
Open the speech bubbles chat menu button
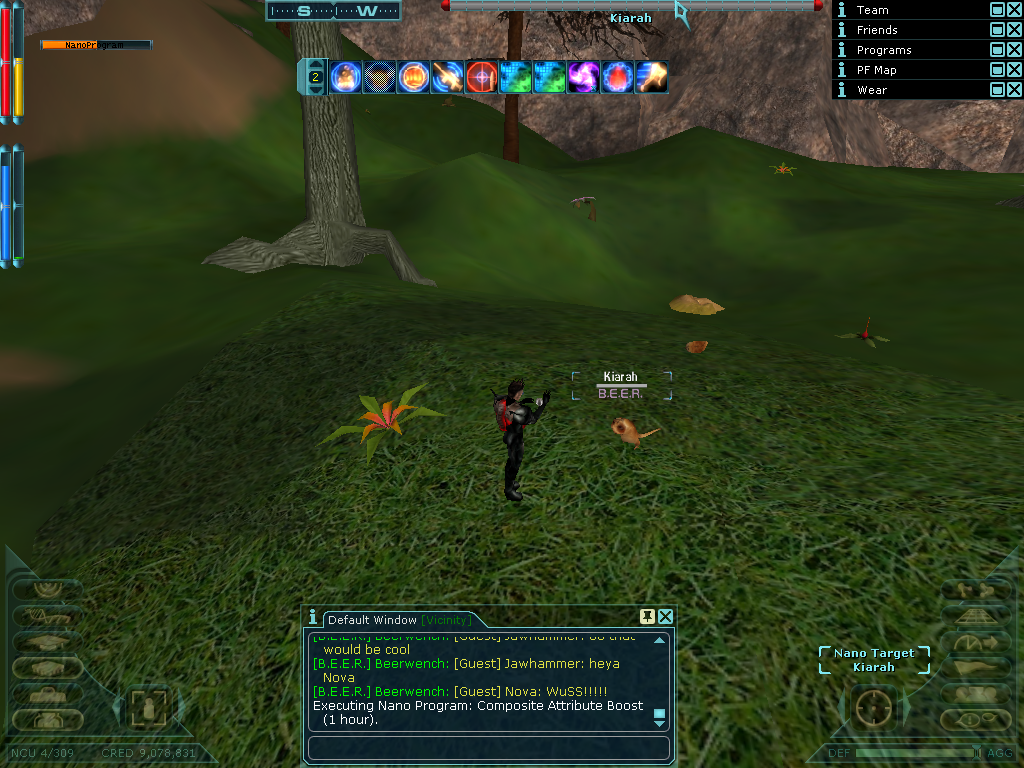pyautogui.click(x=975, y=718)
